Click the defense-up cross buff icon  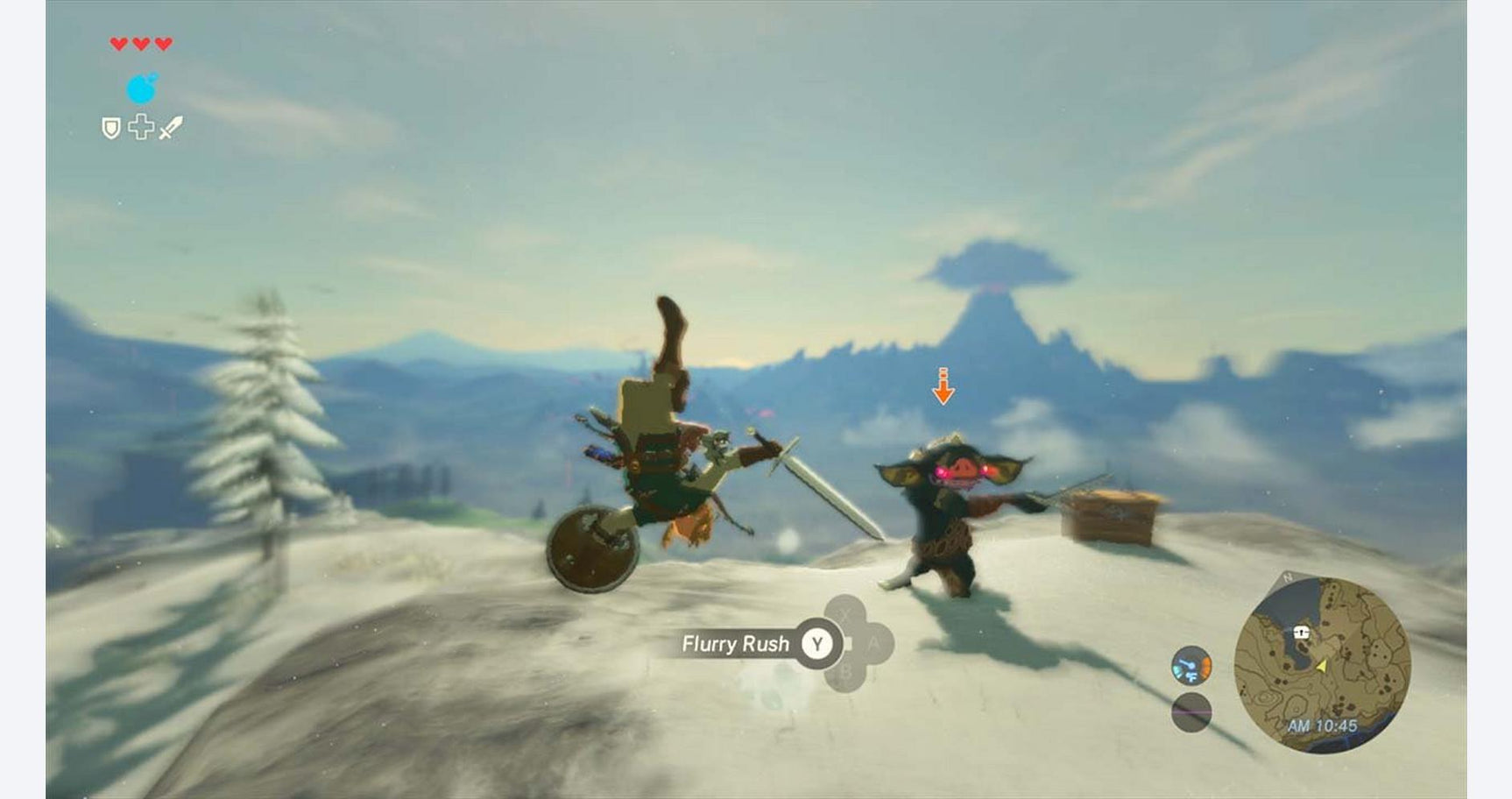tap(141, 126)
